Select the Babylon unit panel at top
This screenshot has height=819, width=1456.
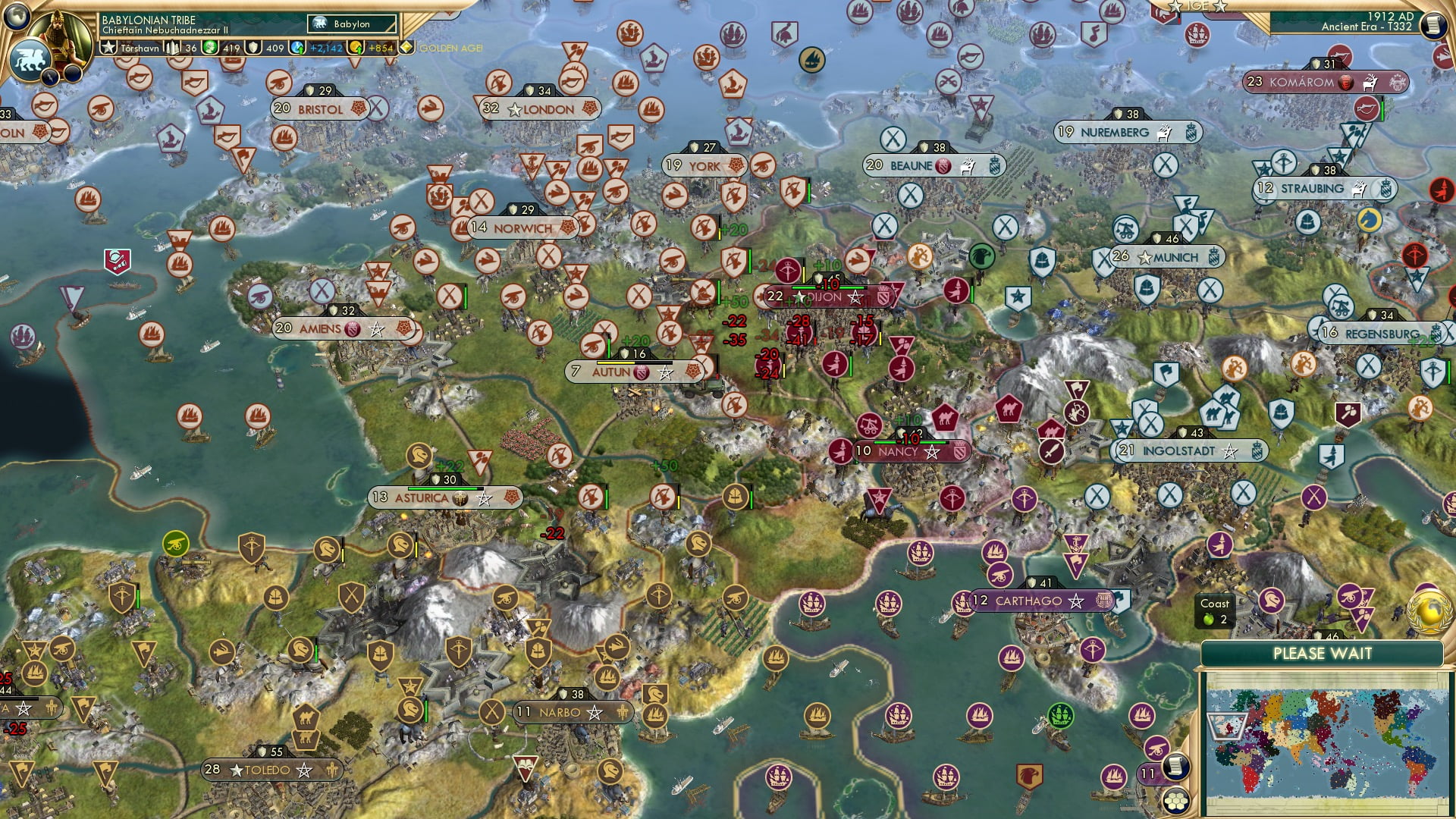(351, 24)
